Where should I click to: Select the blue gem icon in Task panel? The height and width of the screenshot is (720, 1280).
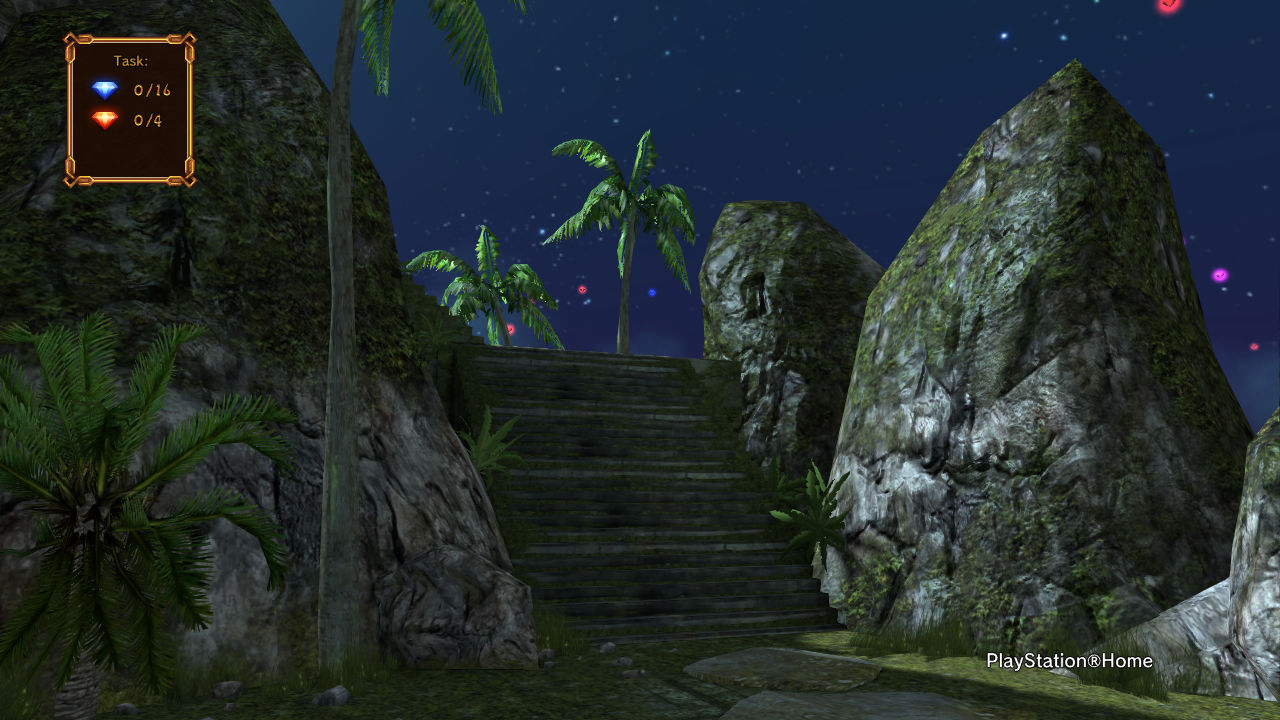pos(105,90)
